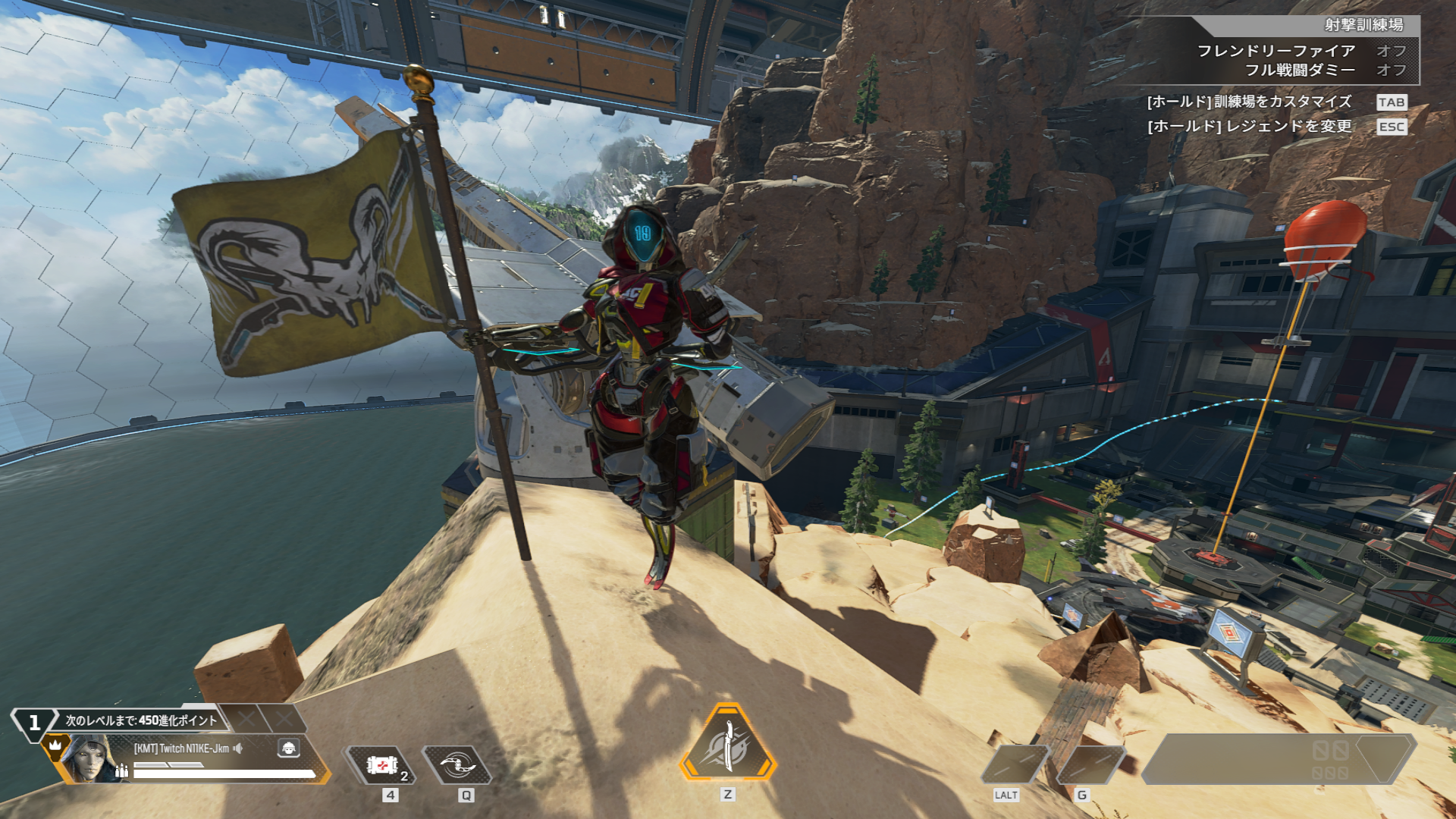Click the level 1 evolution badge
Image resolution: width=1456 pixels, height=819 pixels.
[x=34, y=723]
